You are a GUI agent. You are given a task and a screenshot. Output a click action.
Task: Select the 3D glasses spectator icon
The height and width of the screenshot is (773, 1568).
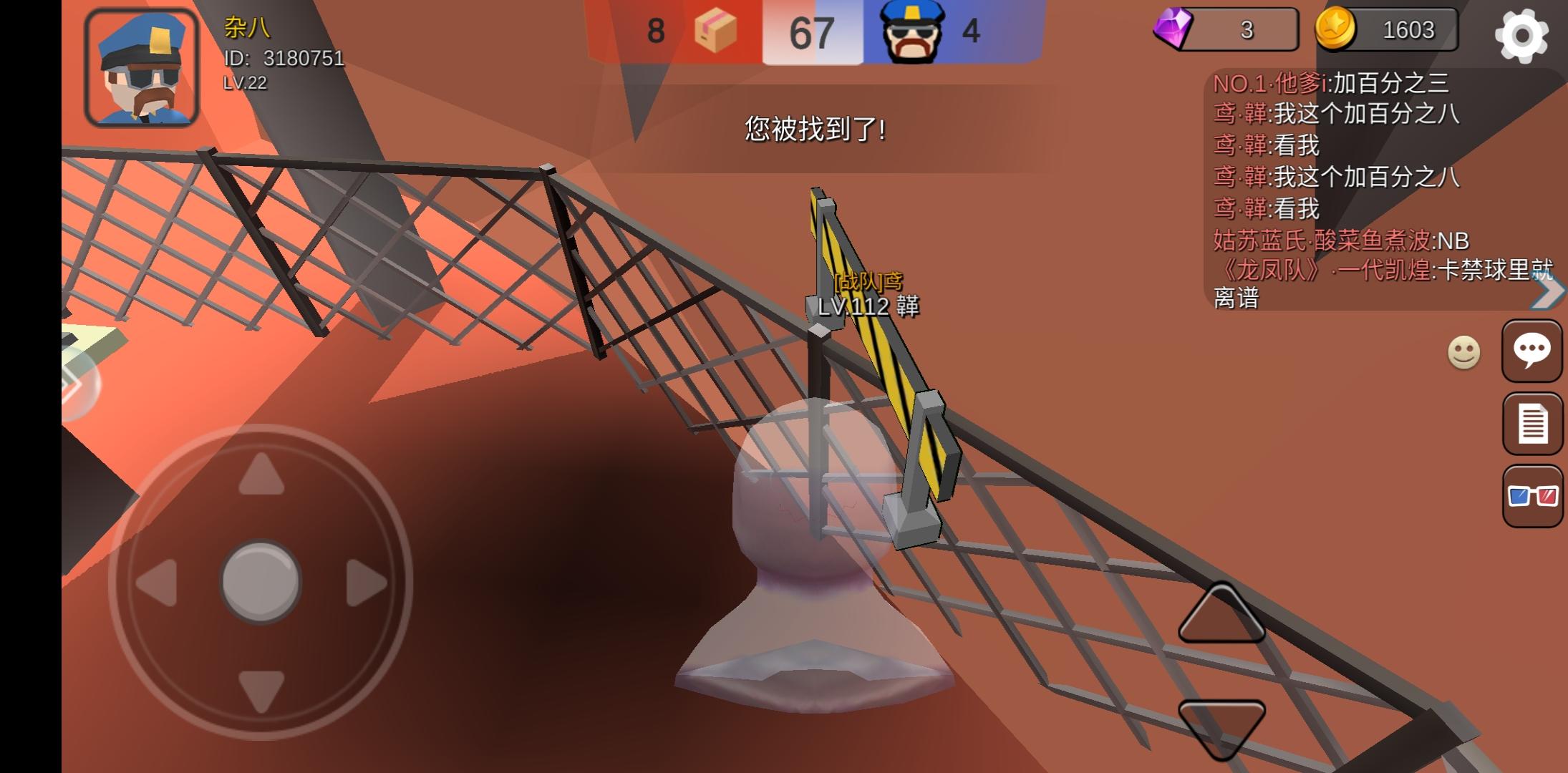point(1532,496)
